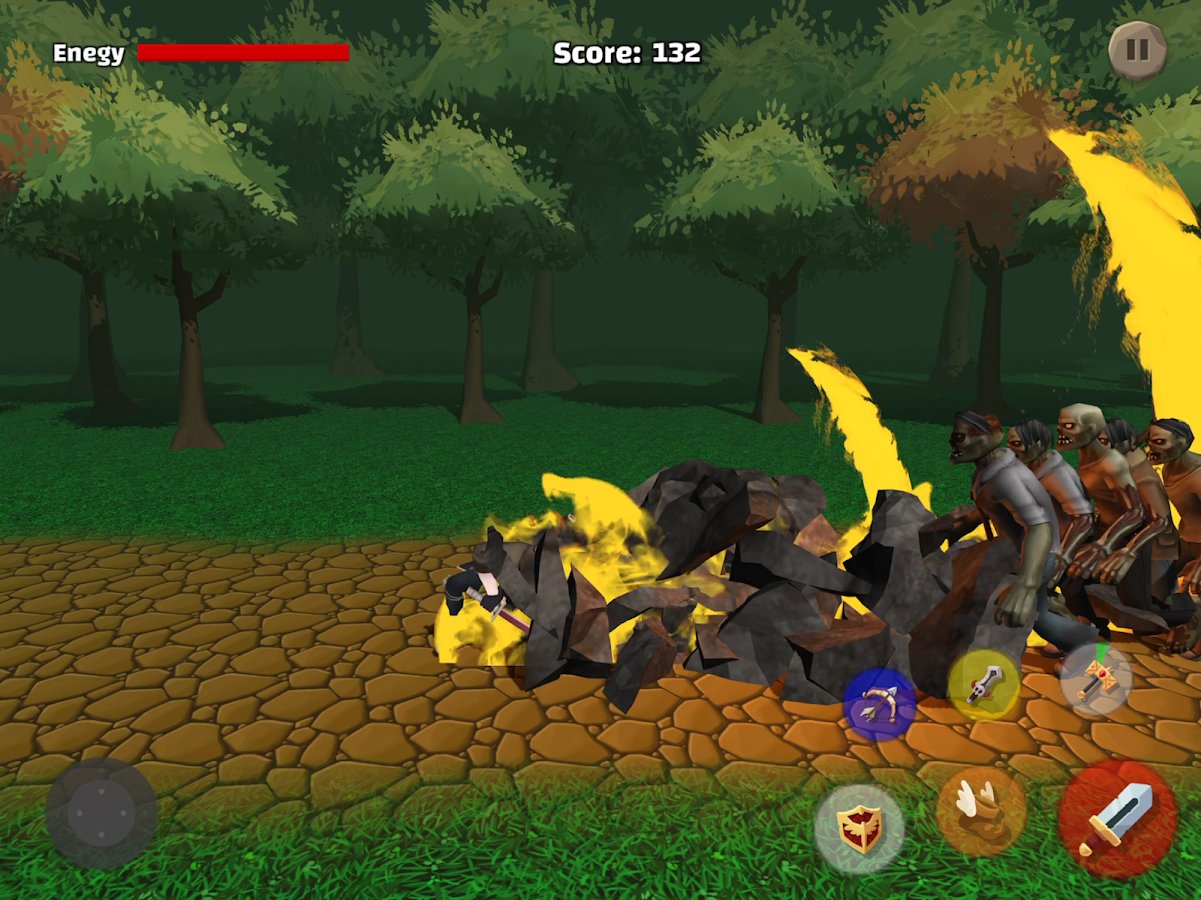Use the red shield defense ability

859,829
